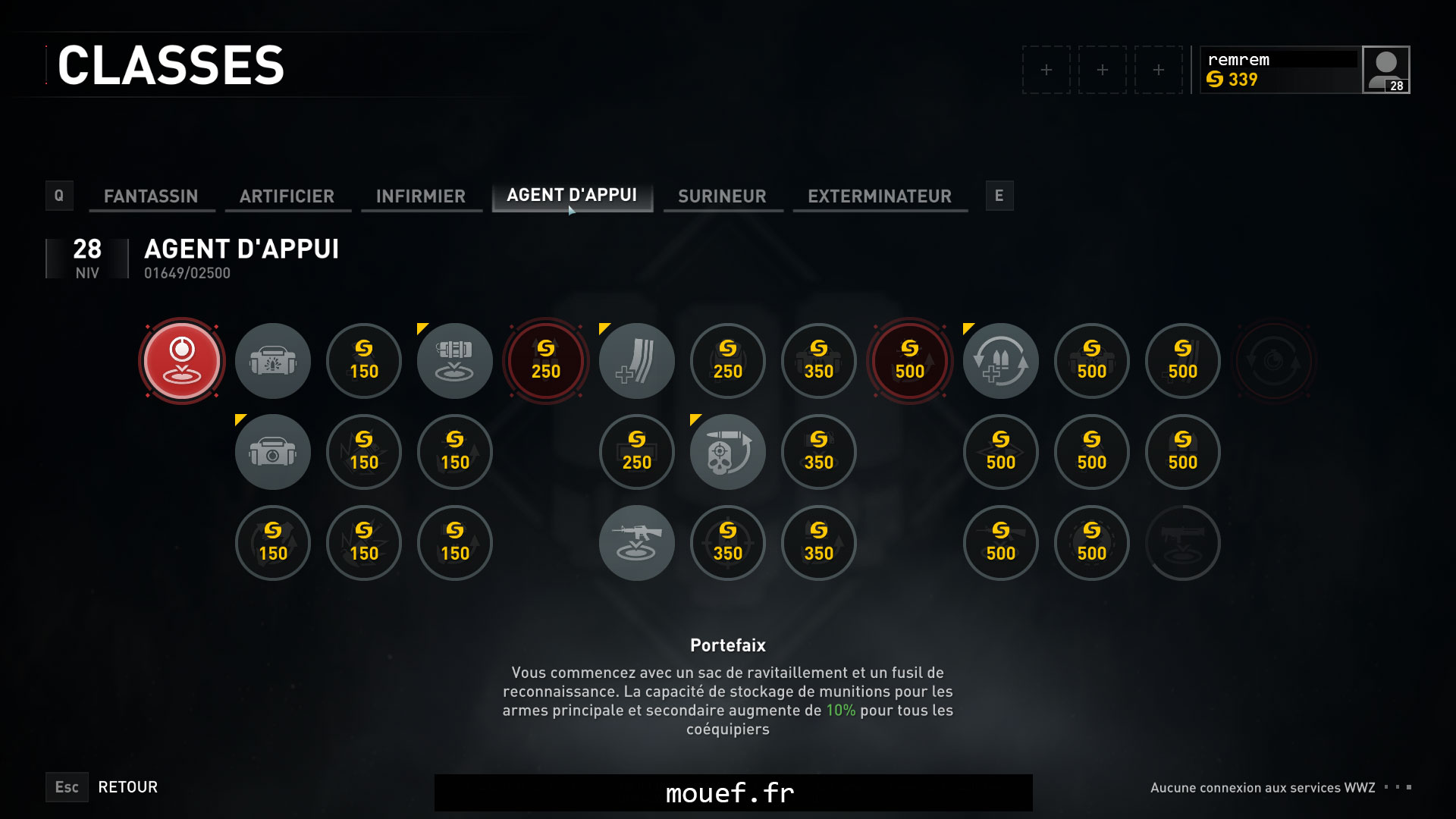The height and width of the screenshot is (819, 1456).
Task: Select the locked heavy weapon perk
Action: (1183, 543)
